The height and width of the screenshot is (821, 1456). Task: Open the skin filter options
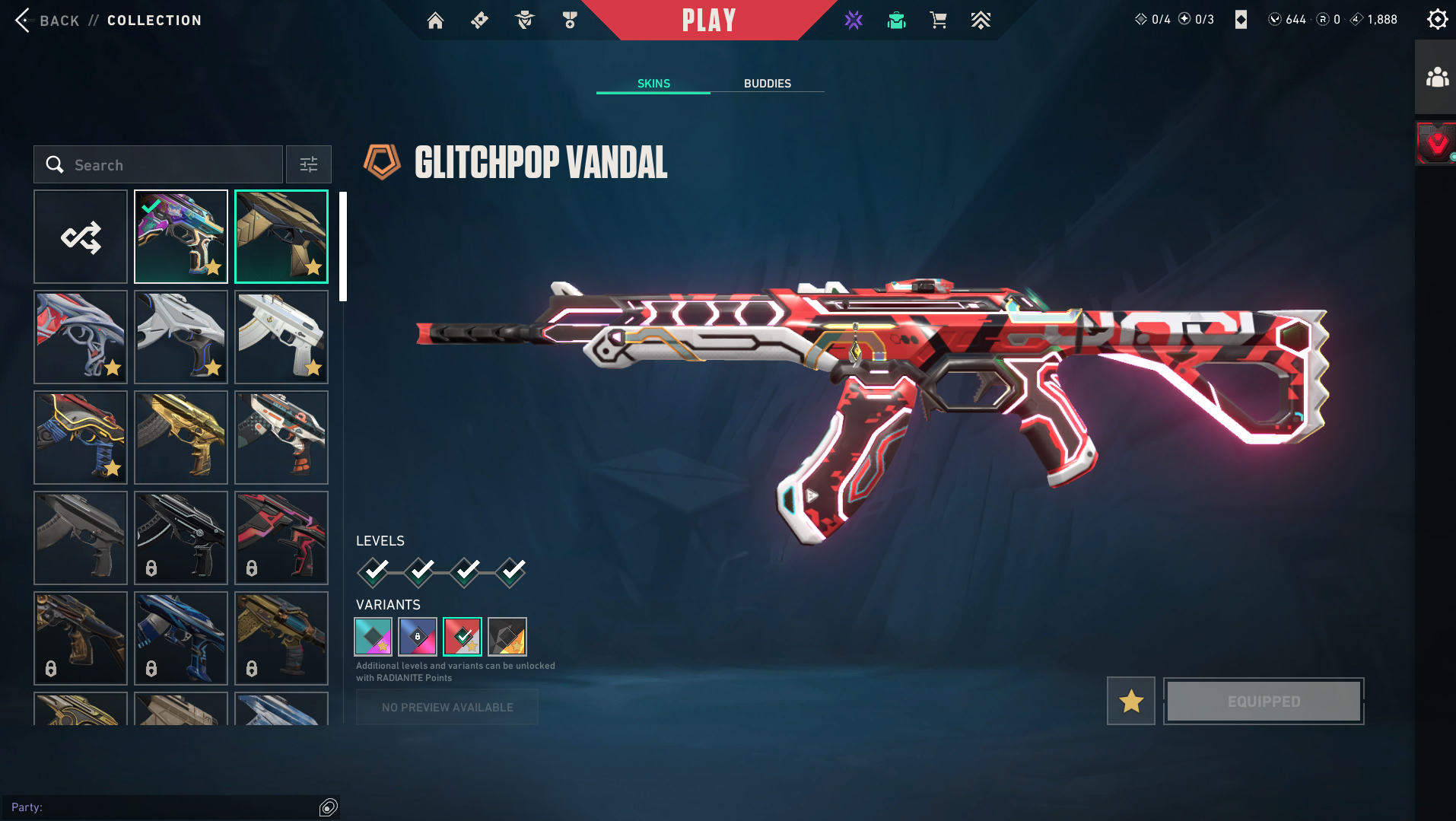pyautogui.click(x=309, y=165)
